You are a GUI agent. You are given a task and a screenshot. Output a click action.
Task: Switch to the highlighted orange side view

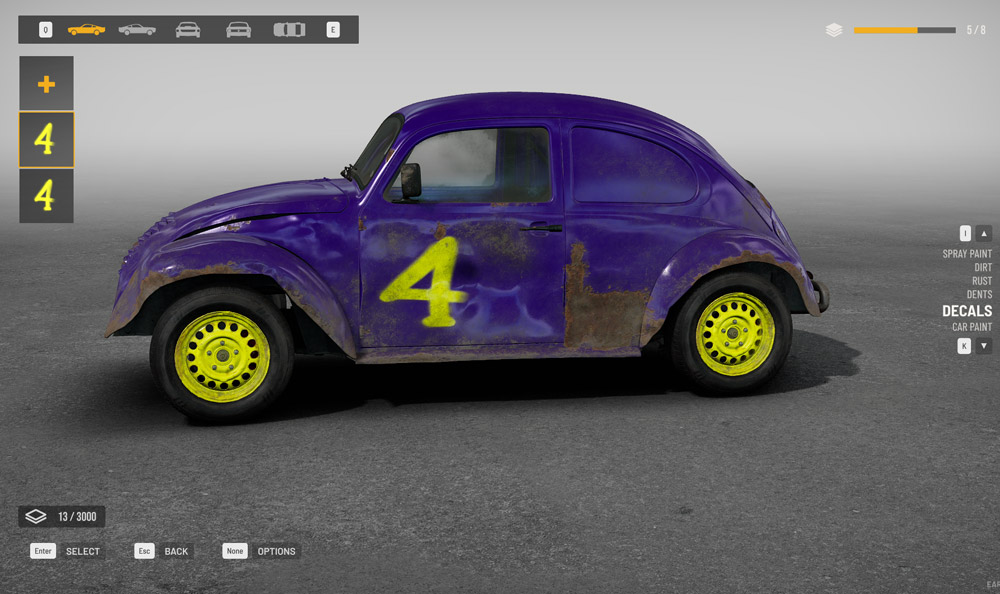(86, 30)
